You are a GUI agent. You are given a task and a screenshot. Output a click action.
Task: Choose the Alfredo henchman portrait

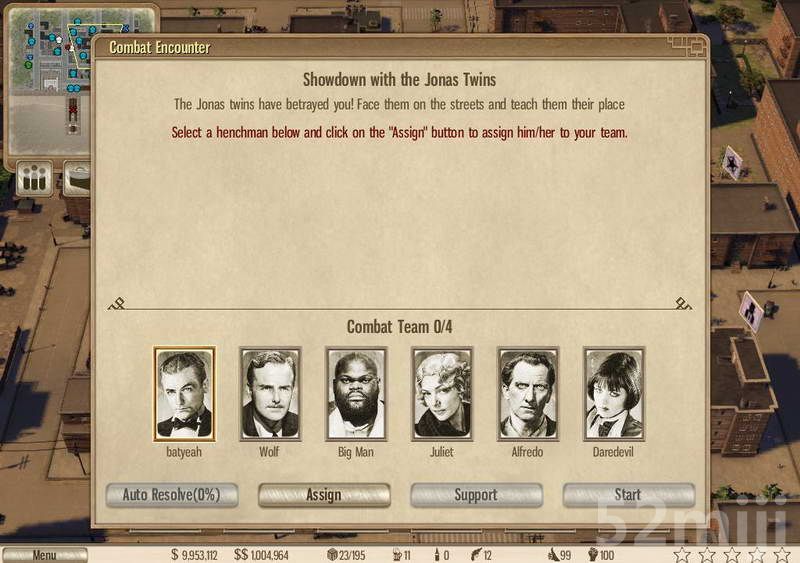click(x=528, y=394)
